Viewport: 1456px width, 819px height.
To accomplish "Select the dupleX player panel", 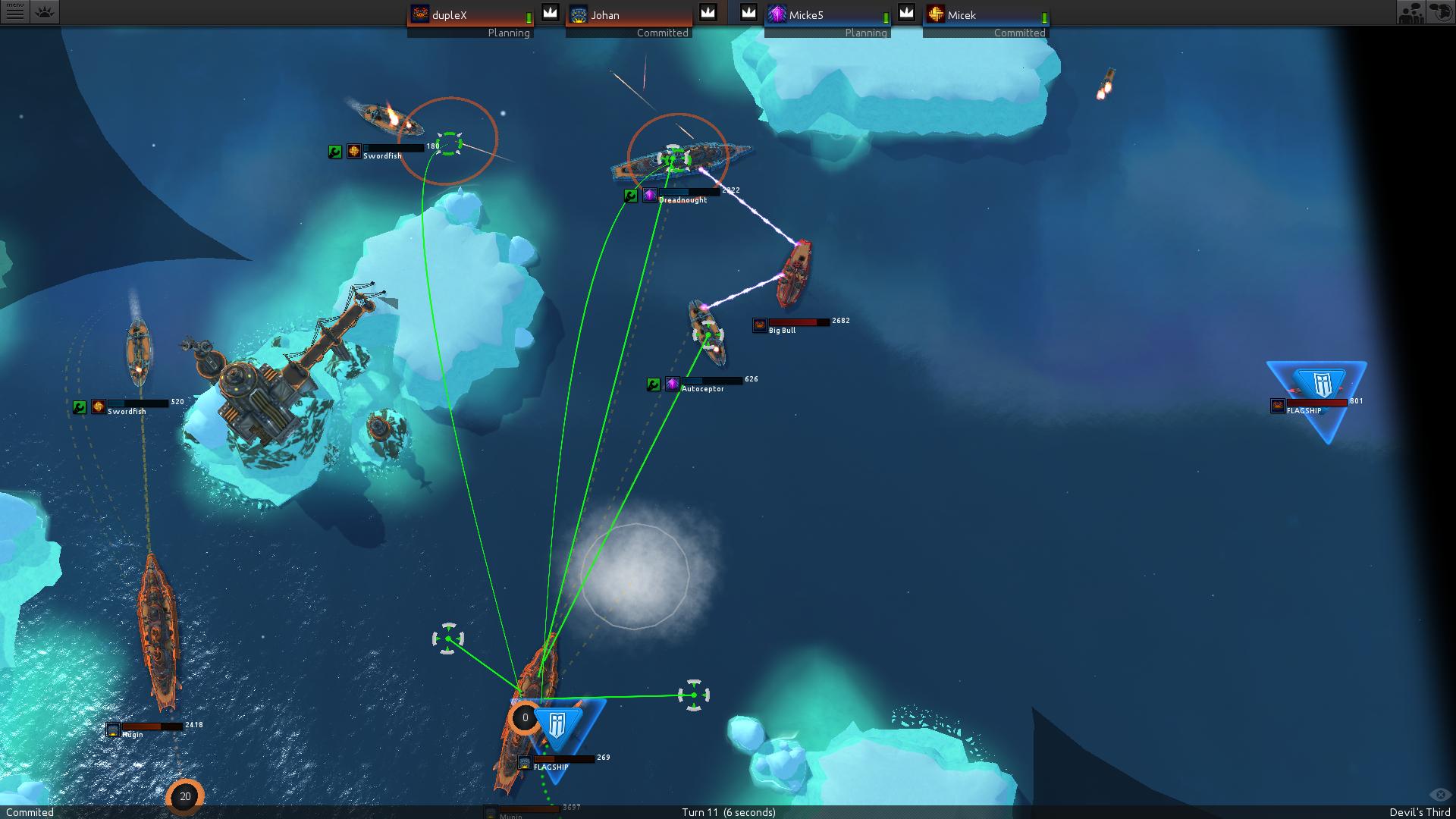I will pyautogui.click(x=470, y=20).
